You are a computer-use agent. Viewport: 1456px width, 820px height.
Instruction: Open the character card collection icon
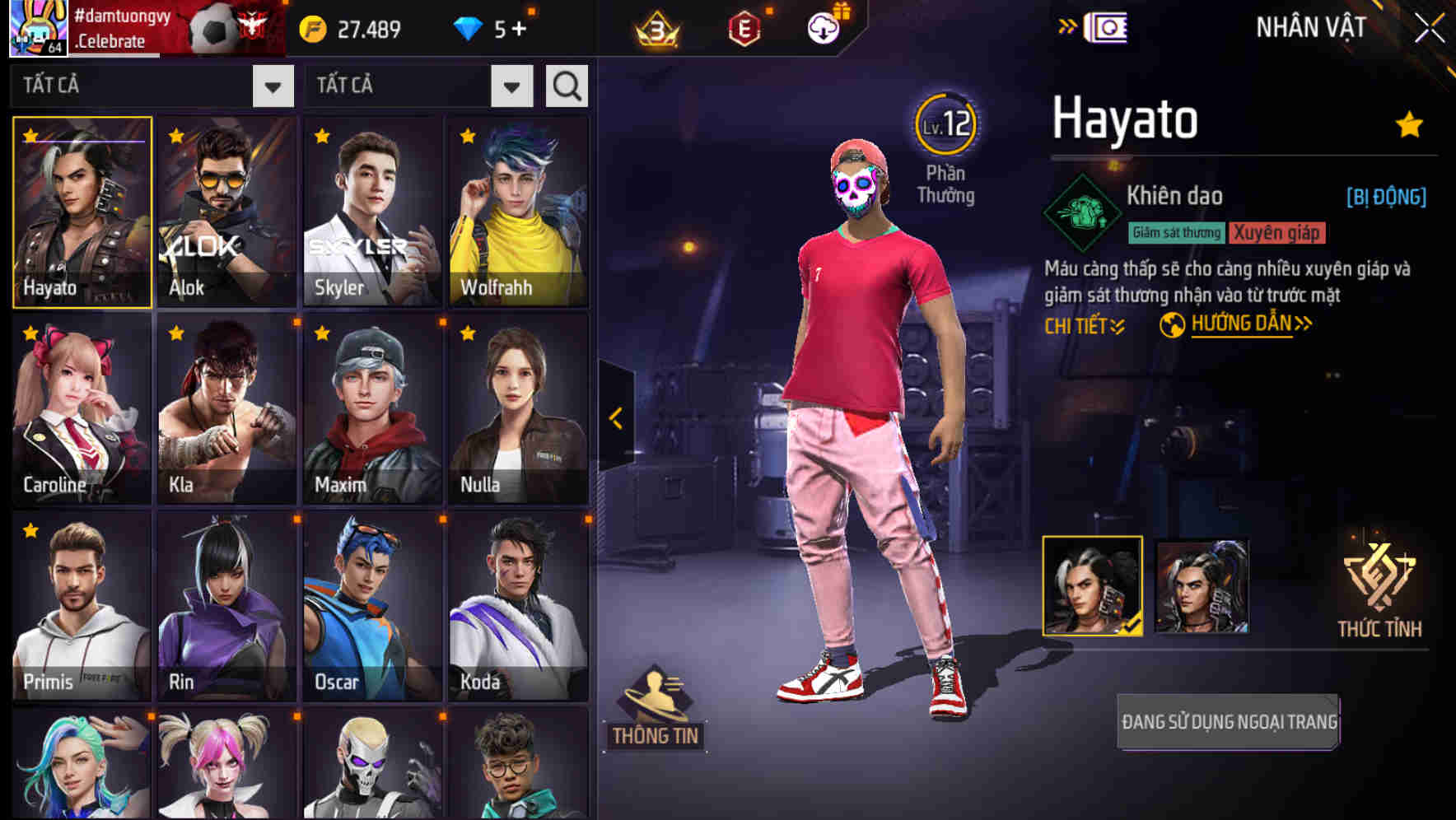pyautogui.click(x=1108, y=26)
